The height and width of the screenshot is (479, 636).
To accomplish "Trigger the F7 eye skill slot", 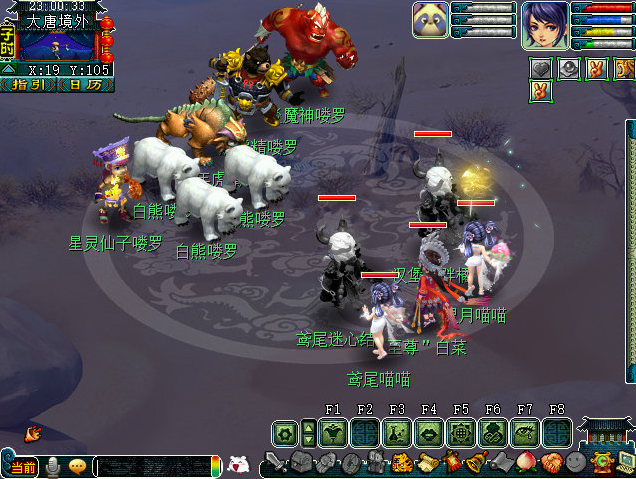I will [525, 433].
